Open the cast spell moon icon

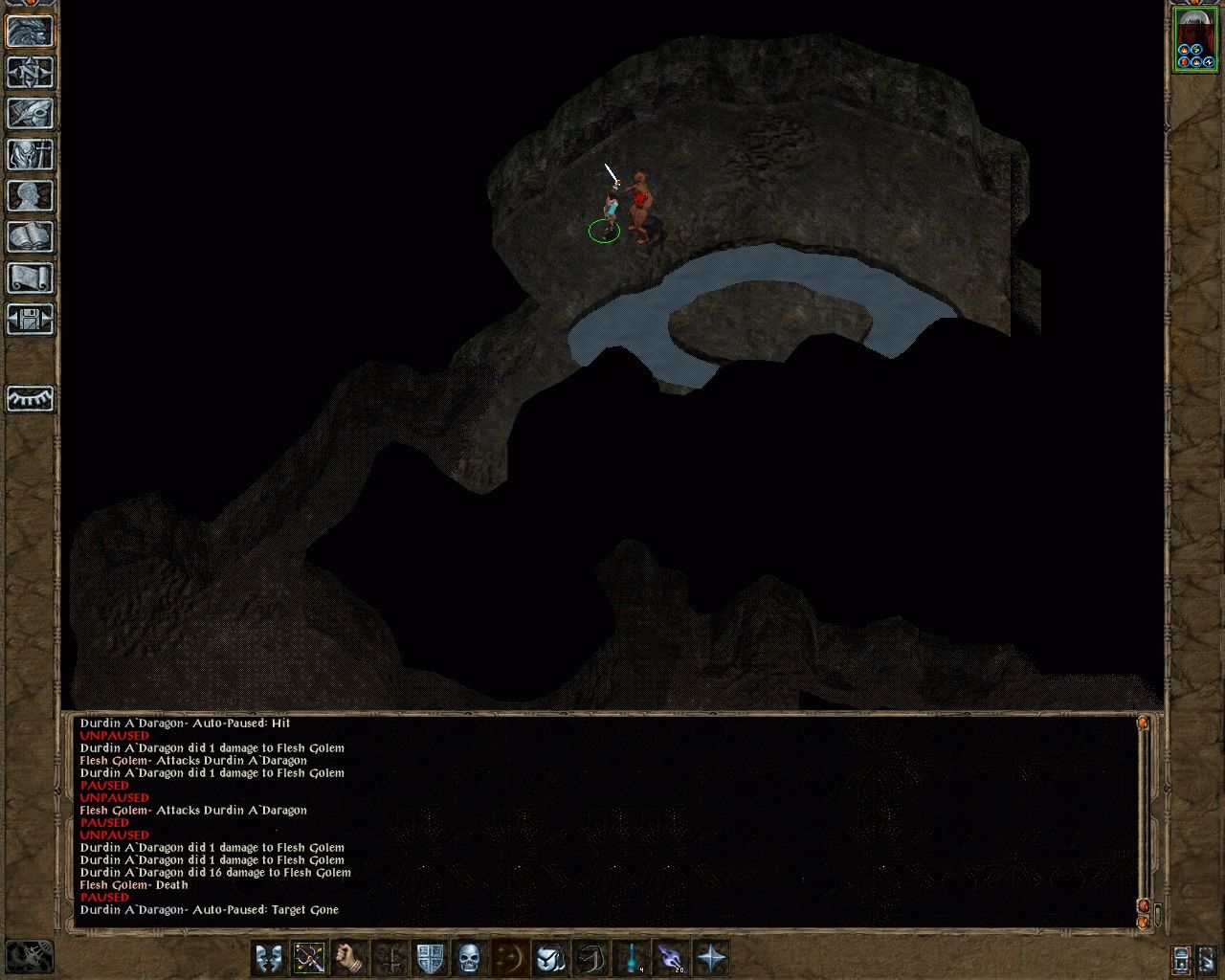510,954
